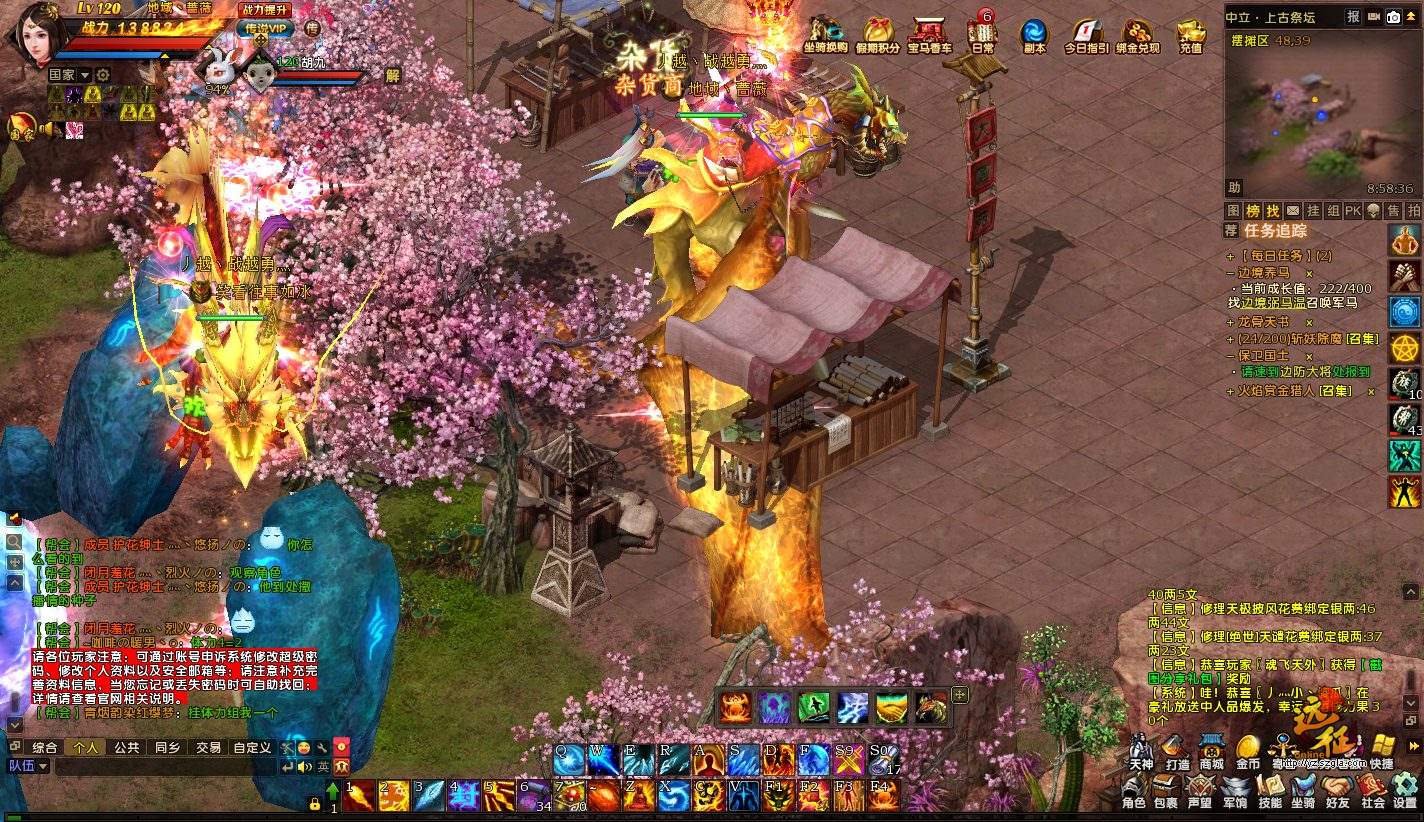1424x822 pixels.
Task: Toggle the PK mode button
Action: tap(1352, 211)
